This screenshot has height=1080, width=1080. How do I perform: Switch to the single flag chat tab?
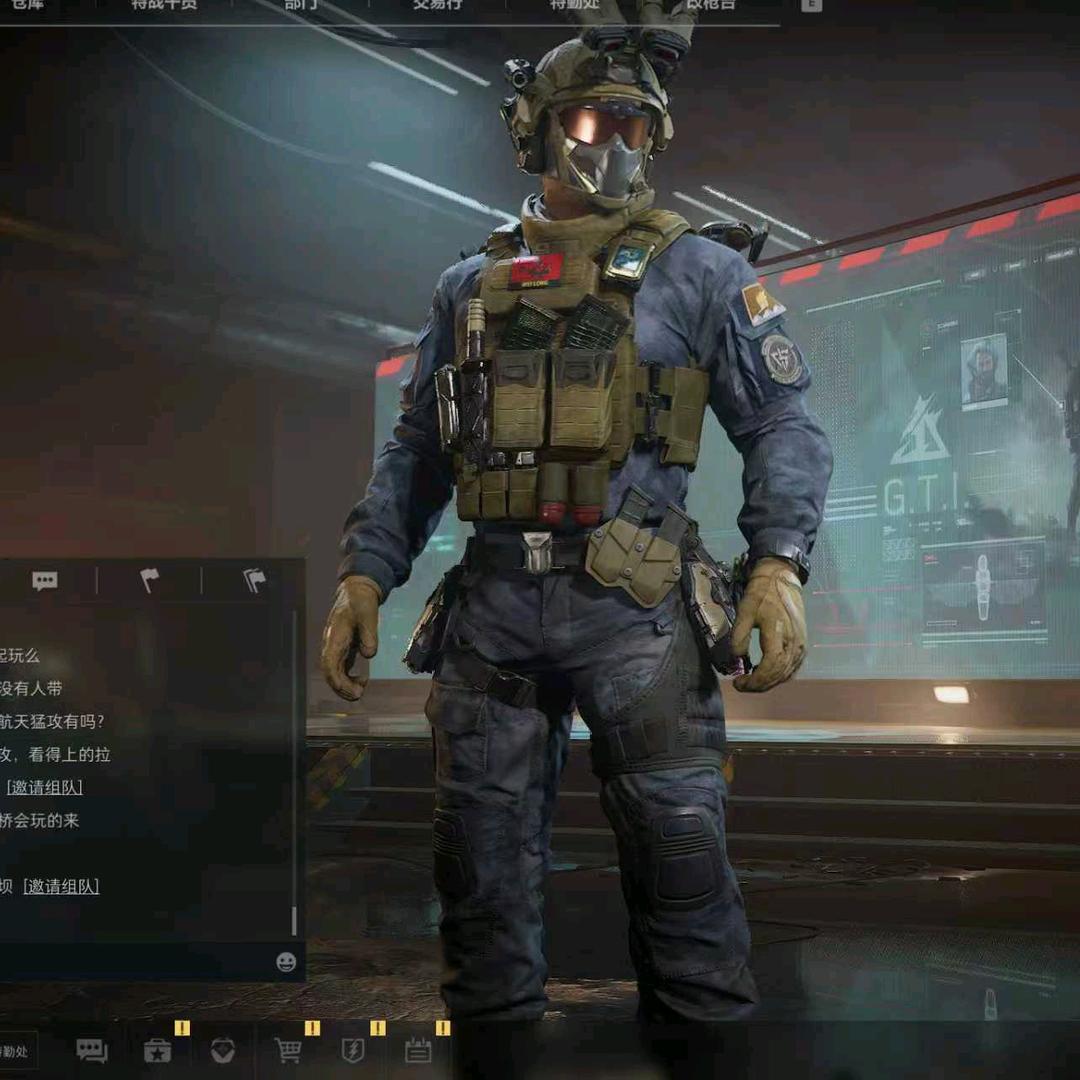pos(149,581)
